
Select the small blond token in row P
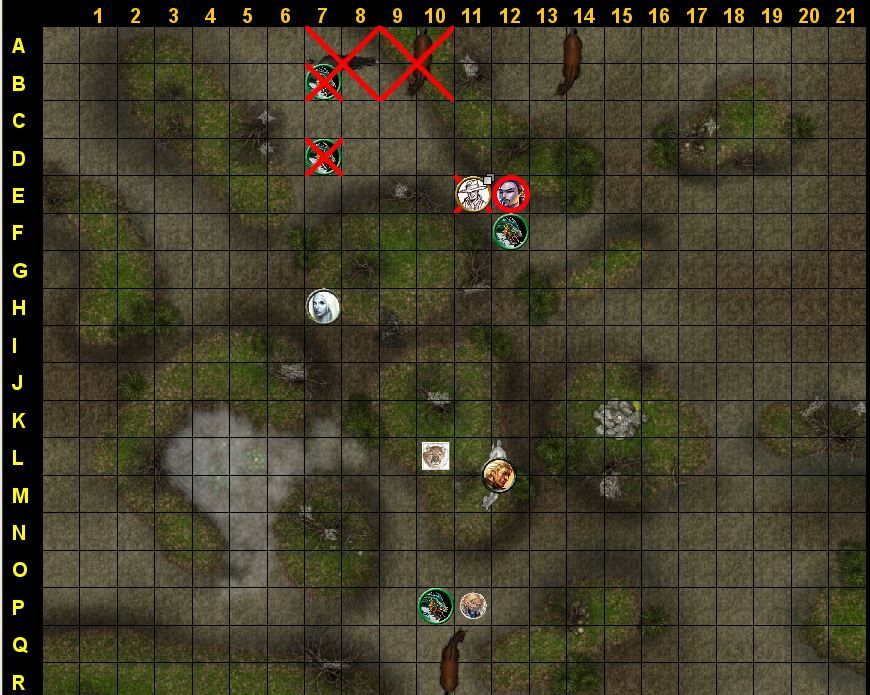pyautogui.click(x=473, y=605)
